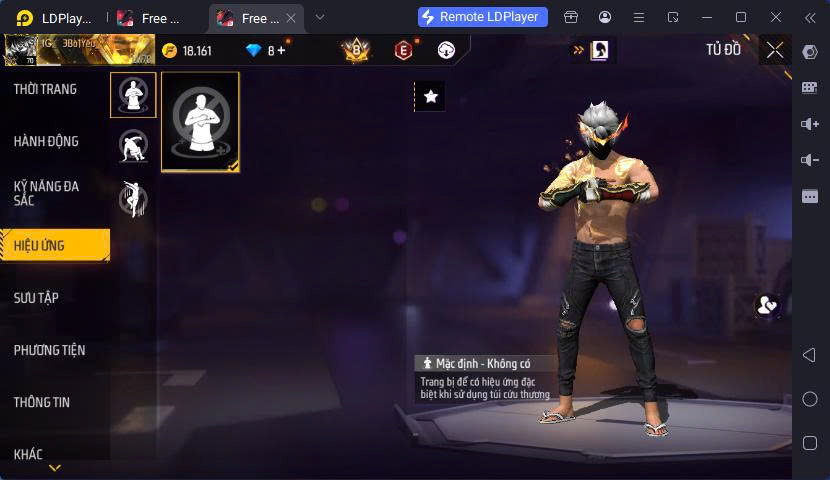Open the player profile banner

coord(78,49)
